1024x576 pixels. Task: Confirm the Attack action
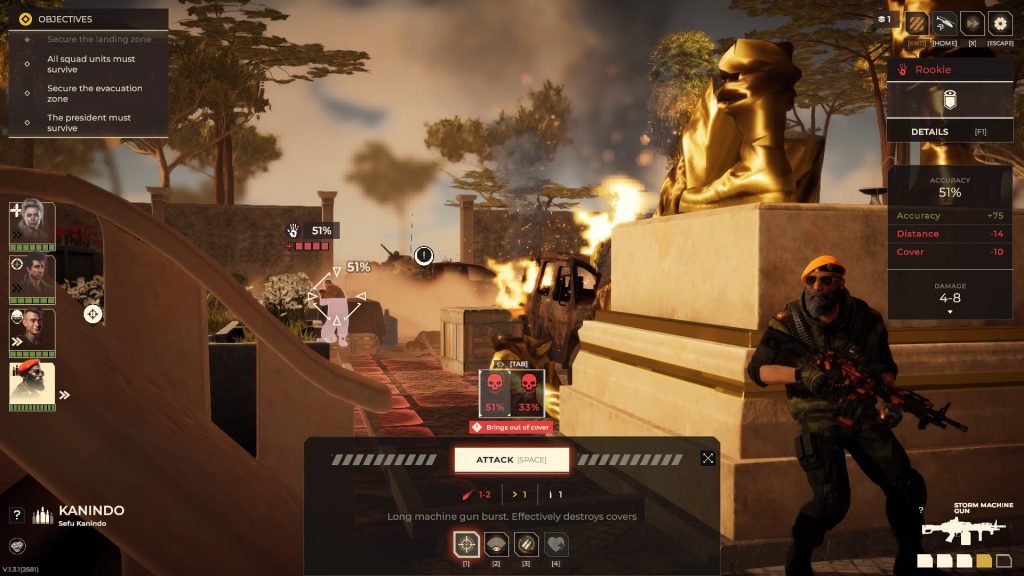click(511, 460)
